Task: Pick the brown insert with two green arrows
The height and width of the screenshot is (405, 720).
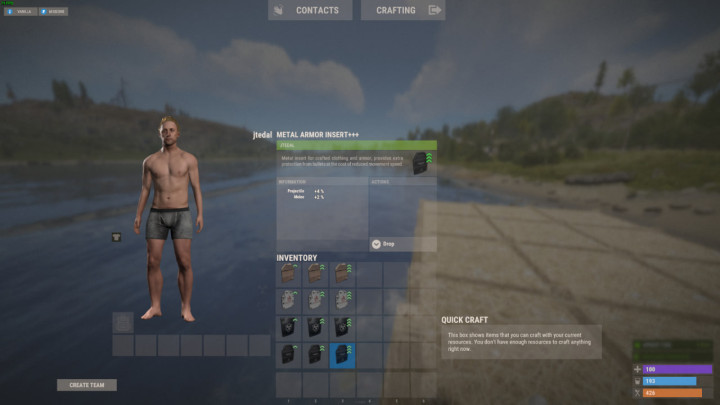Action: coord(316,274)
